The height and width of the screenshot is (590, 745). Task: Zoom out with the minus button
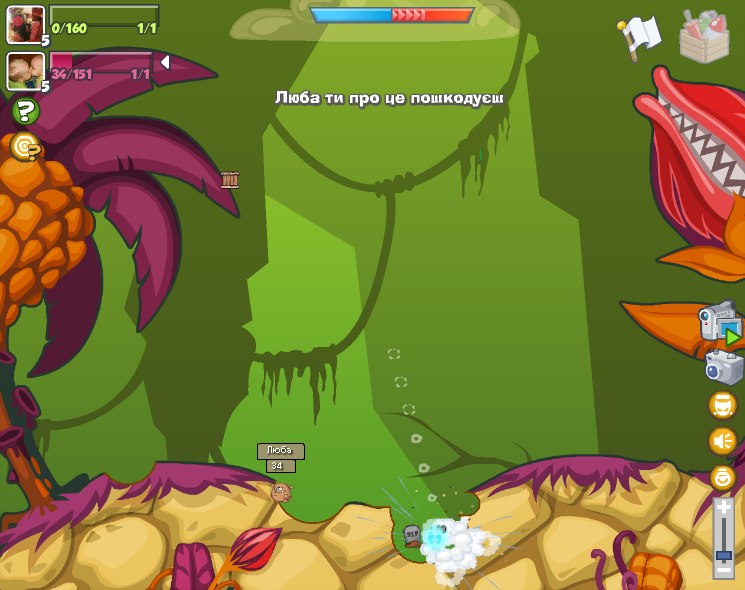coord(723,570)
